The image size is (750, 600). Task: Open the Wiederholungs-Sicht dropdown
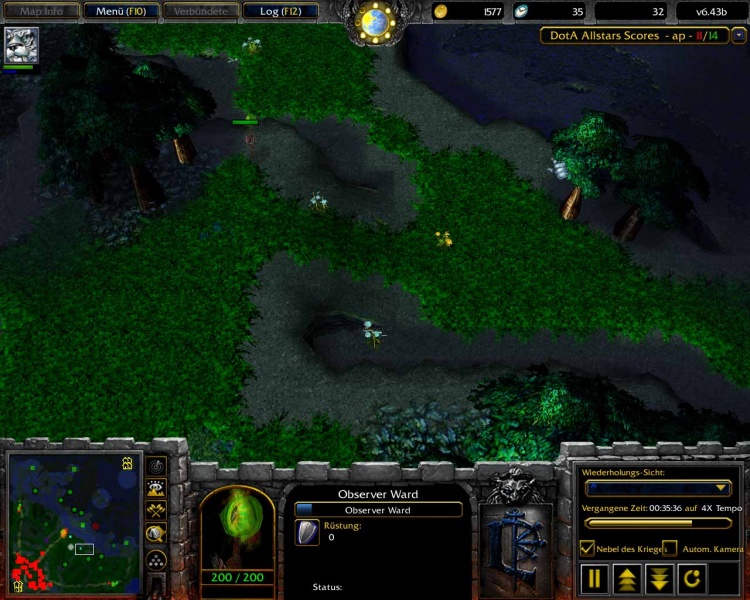coord(656,488)
